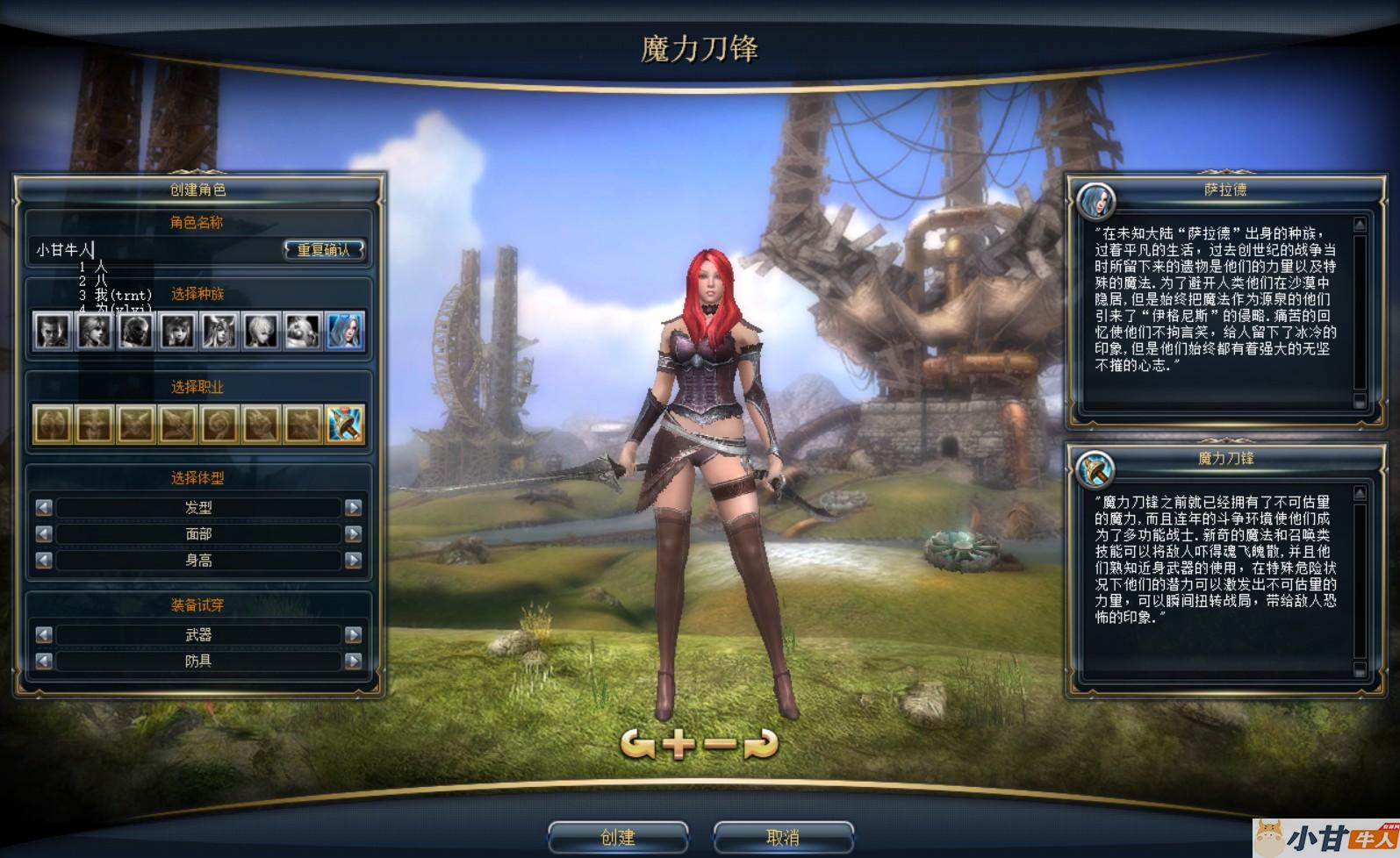Click the 创建 (Create) button
1400x858 pixels.
tap(617, 837)
